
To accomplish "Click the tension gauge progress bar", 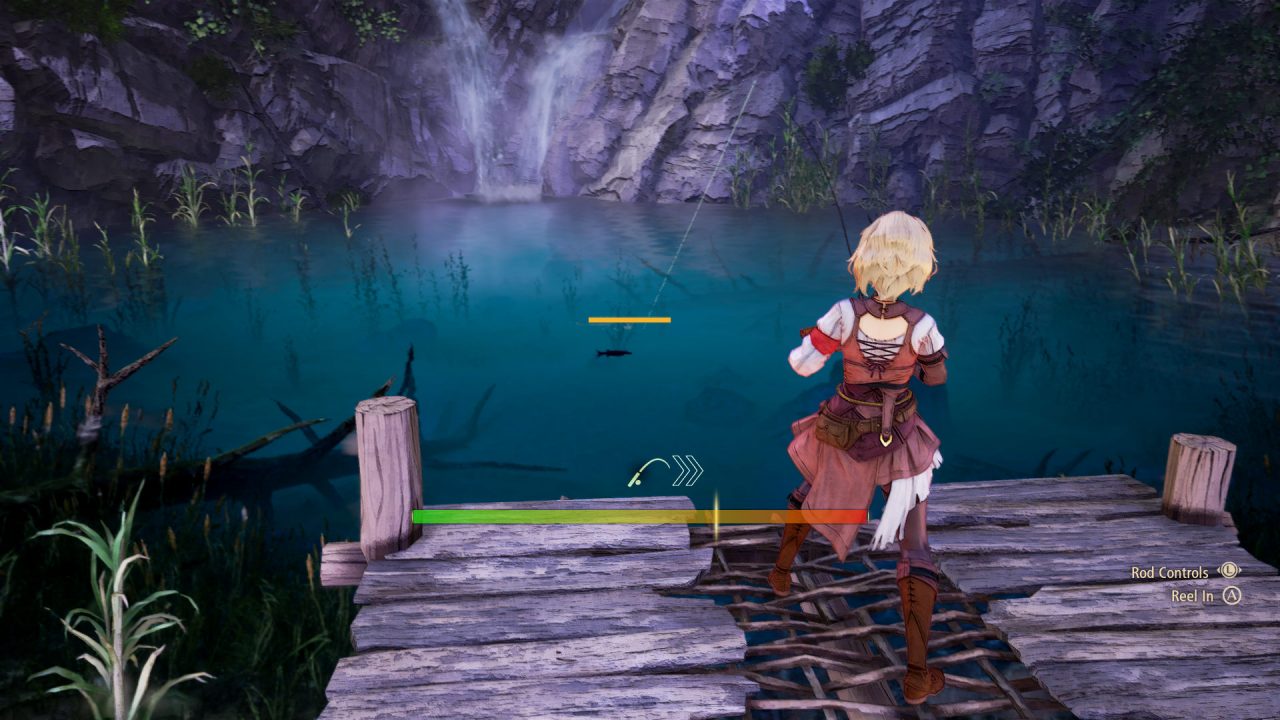I will click(x=640, y=515).
